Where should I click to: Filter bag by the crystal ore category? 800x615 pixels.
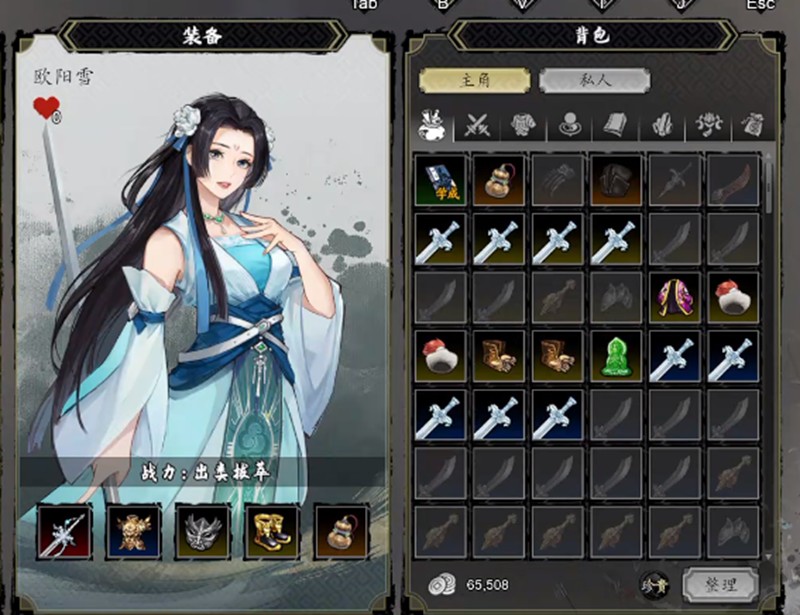point(660,125)
